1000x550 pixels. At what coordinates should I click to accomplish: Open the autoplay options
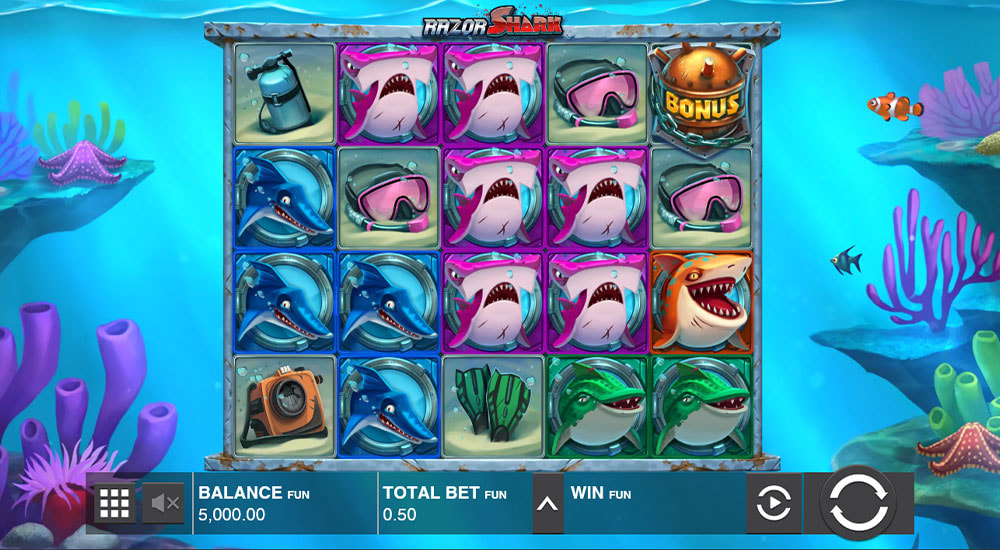coord(774,504)
